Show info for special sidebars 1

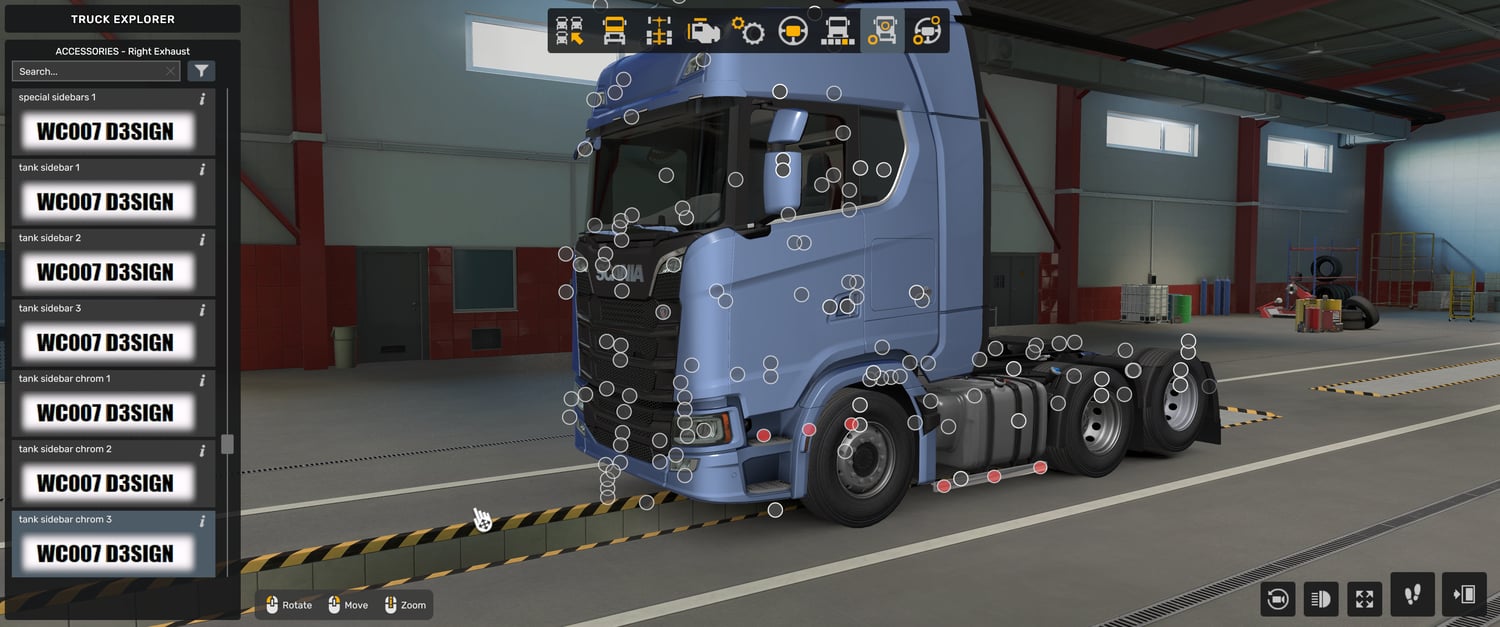(x=202, y=99)
